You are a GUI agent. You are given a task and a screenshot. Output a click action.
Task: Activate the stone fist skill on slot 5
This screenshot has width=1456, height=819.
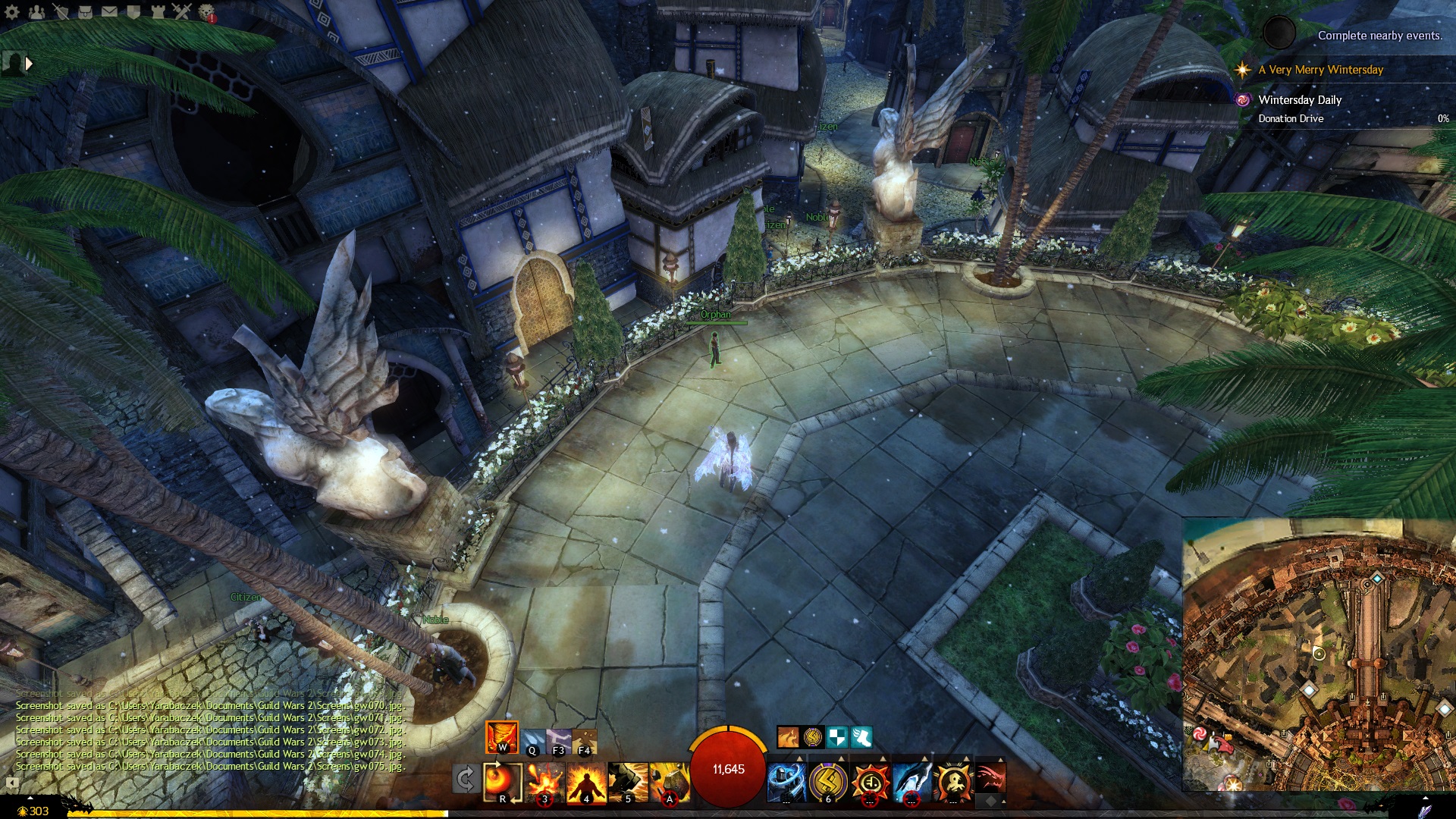click(628, 782)
